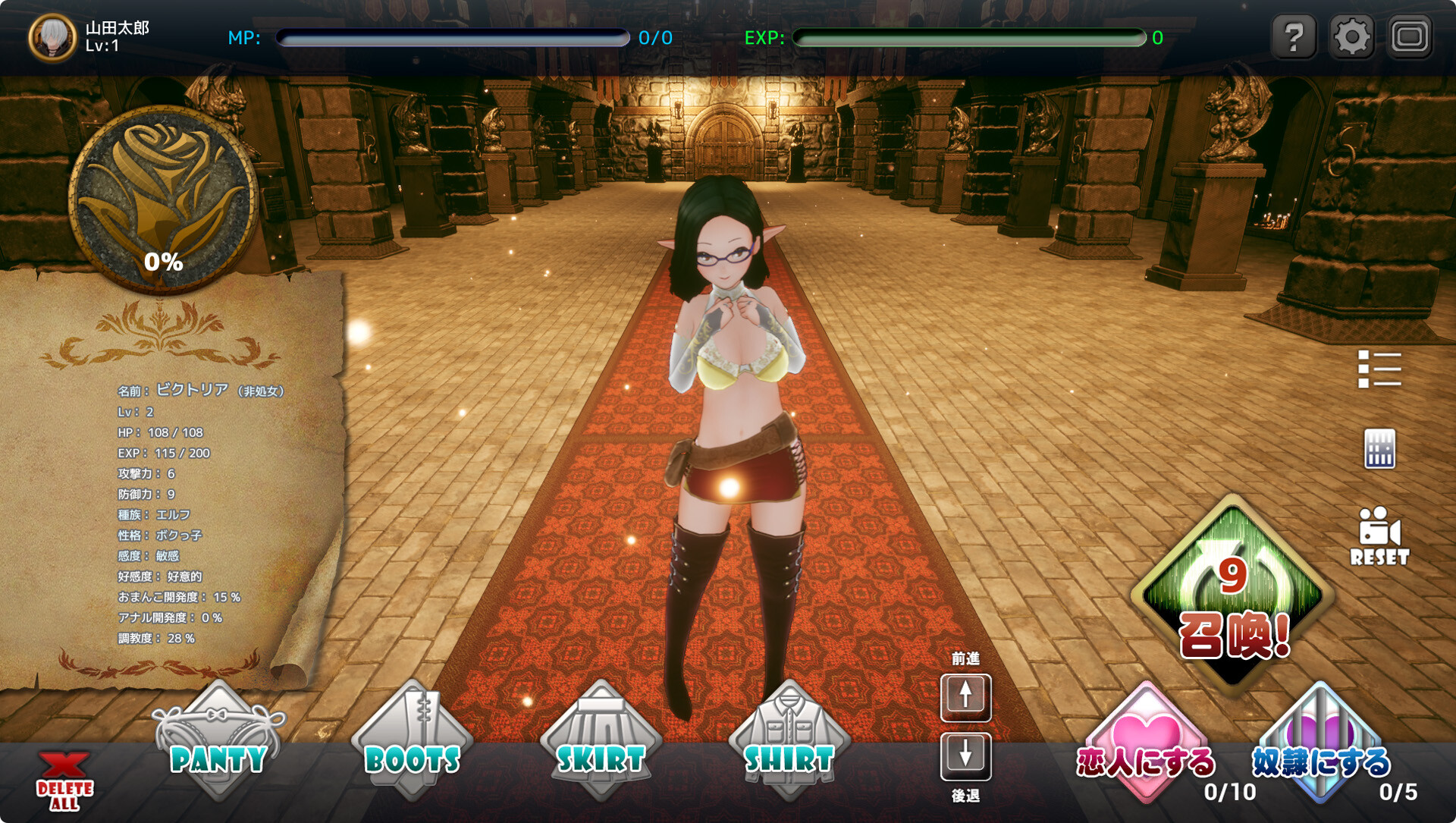This screenshot has width=1456, height=823.
Task: Open the gear settings menu
Action: pyautogui.click(x=1351, y=36)
